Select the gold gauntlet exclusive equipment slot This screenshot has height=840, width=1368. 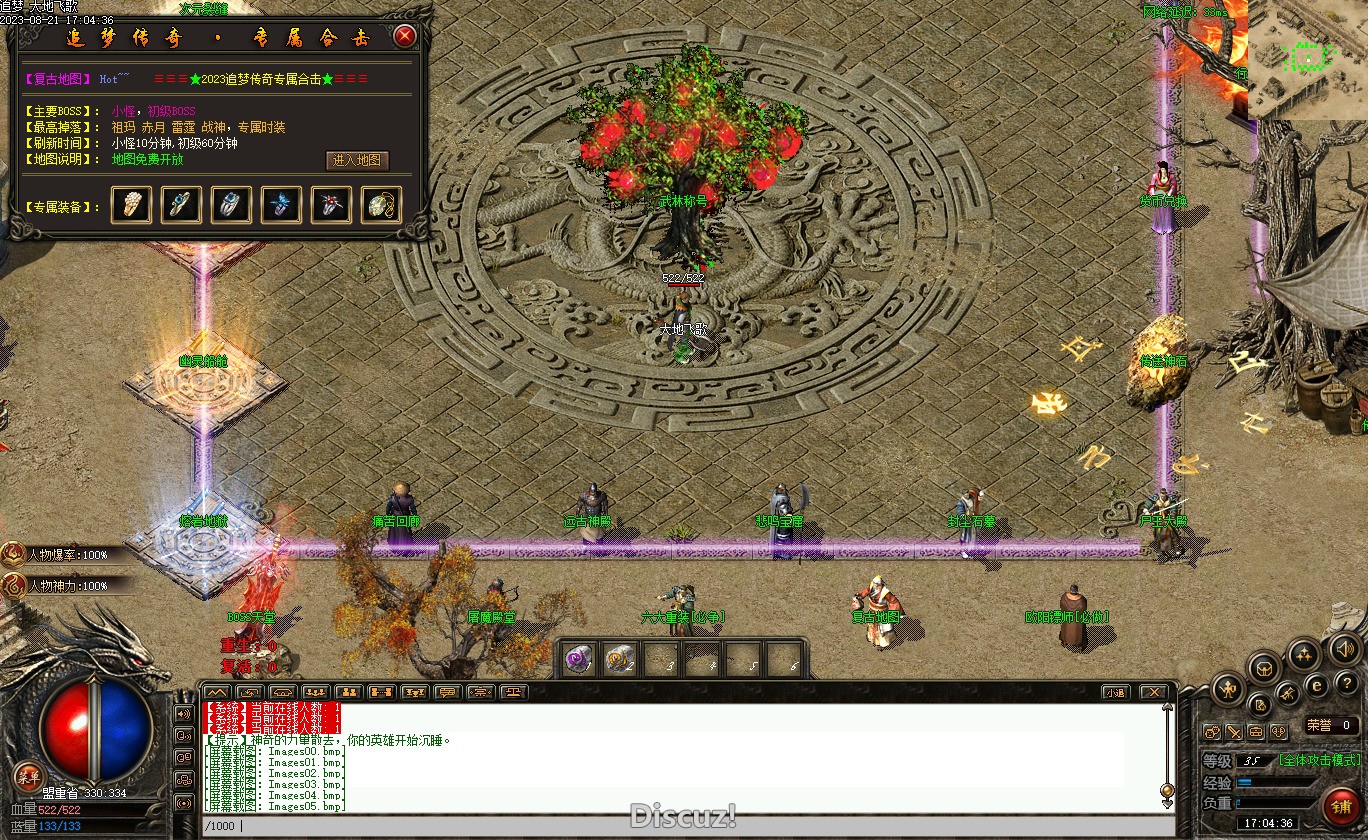(132, 205)
